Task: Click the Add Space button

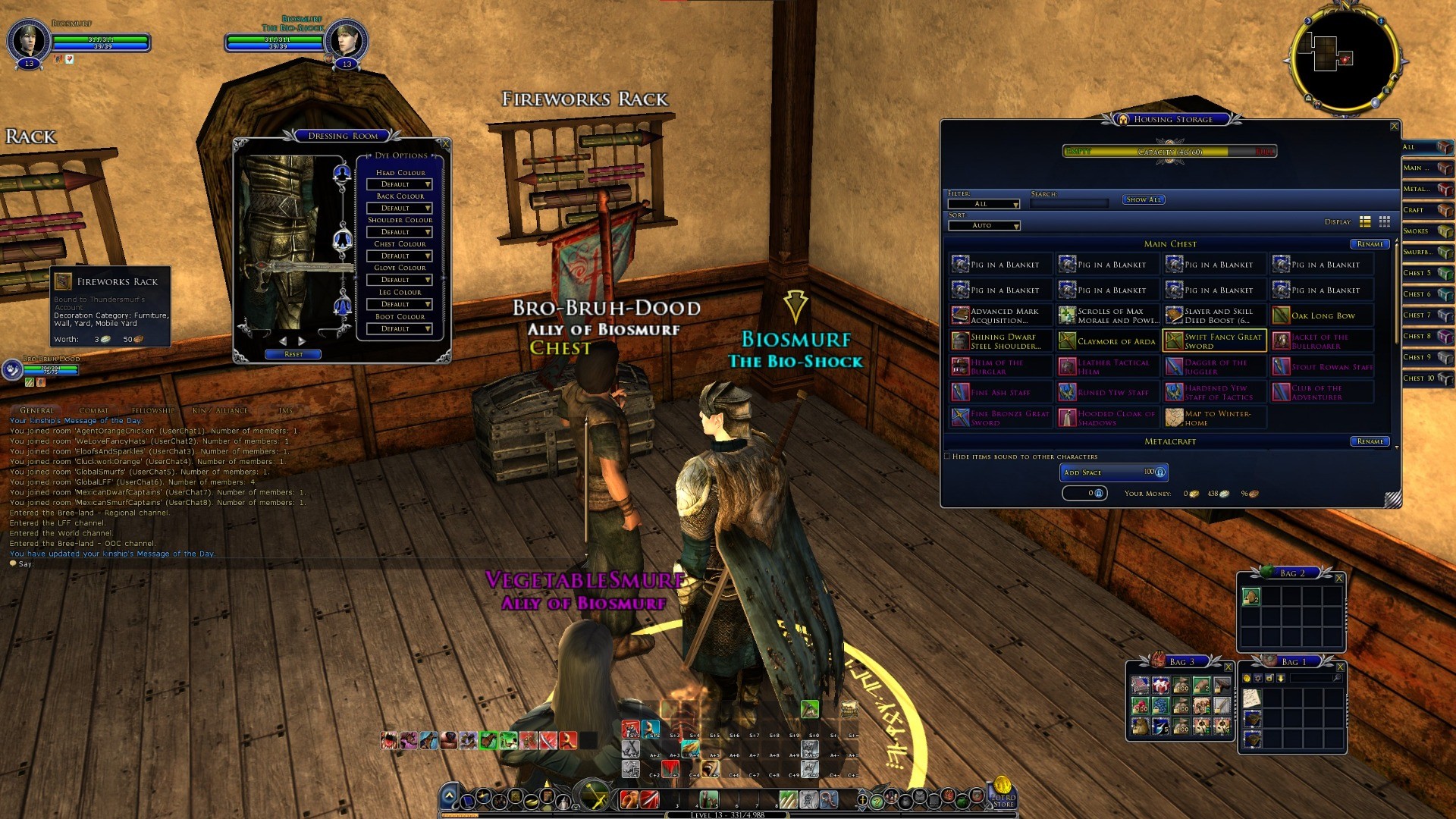Action: coord(1112,472)
